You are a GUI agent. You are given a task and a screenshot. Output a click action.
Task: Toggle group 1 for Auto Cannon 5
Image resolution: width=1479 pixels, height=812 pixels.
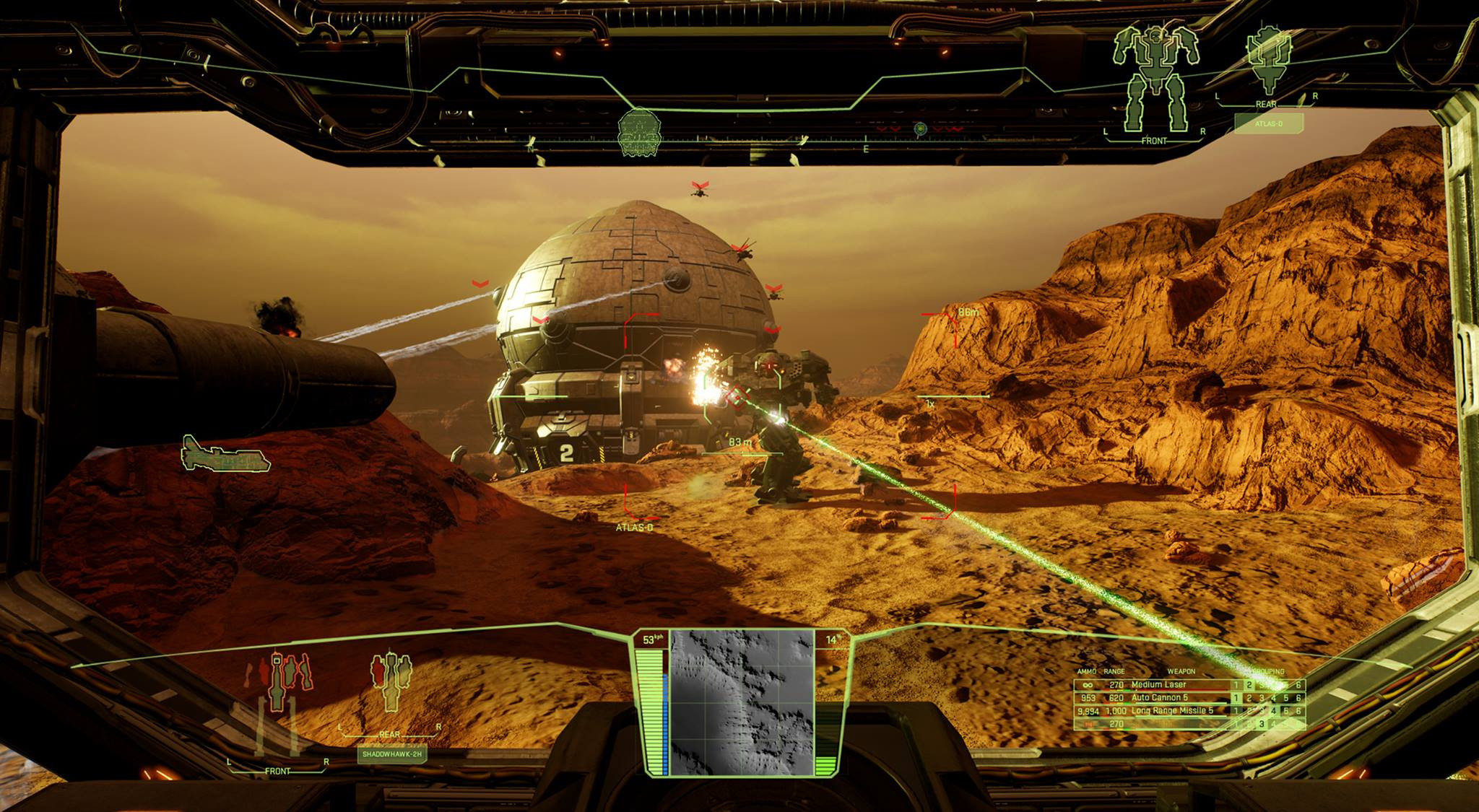pos(1236,698)
